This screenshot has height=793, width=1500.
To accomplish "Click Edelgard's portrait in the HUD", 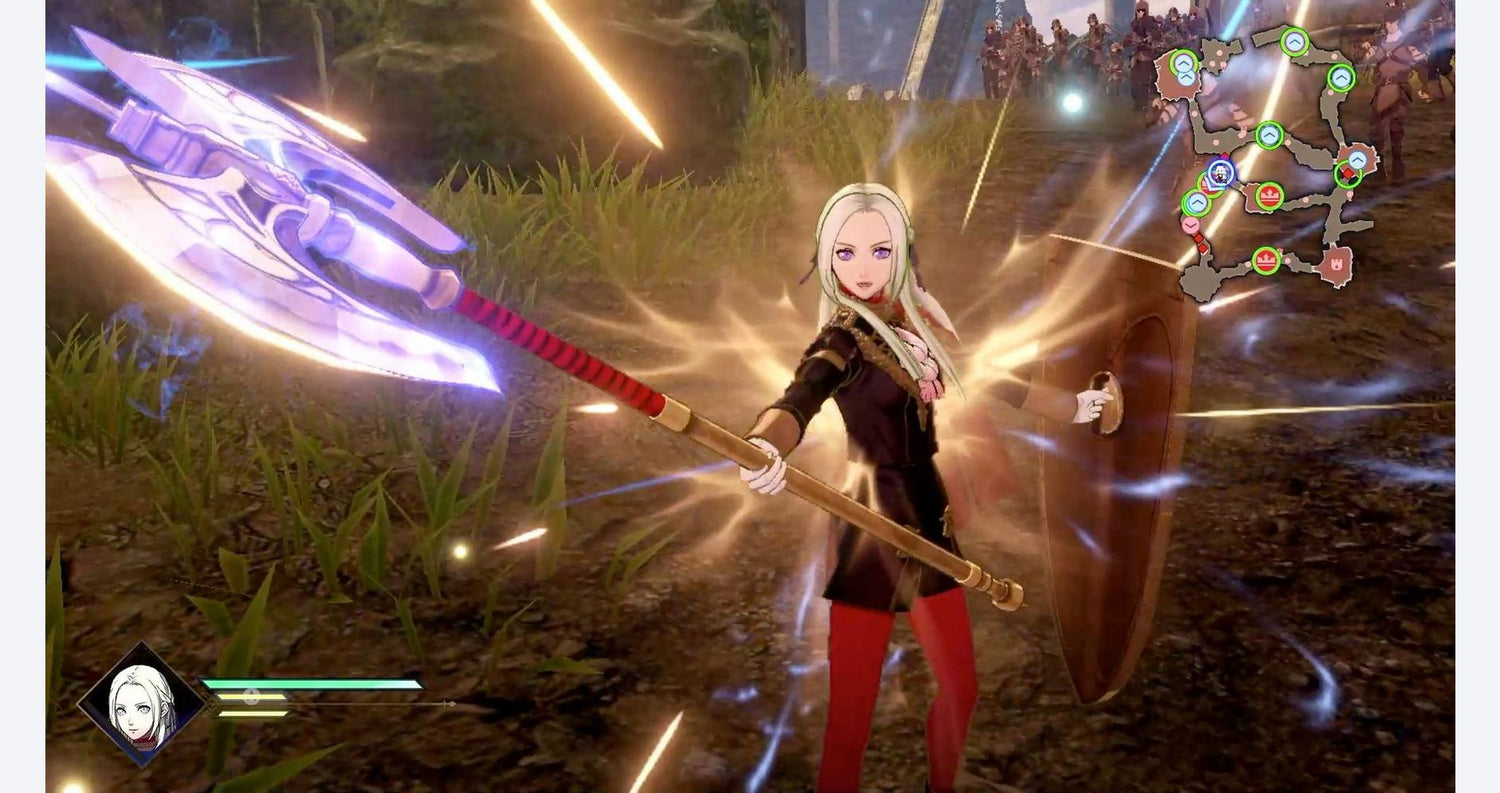I will (x=142, y=703).
